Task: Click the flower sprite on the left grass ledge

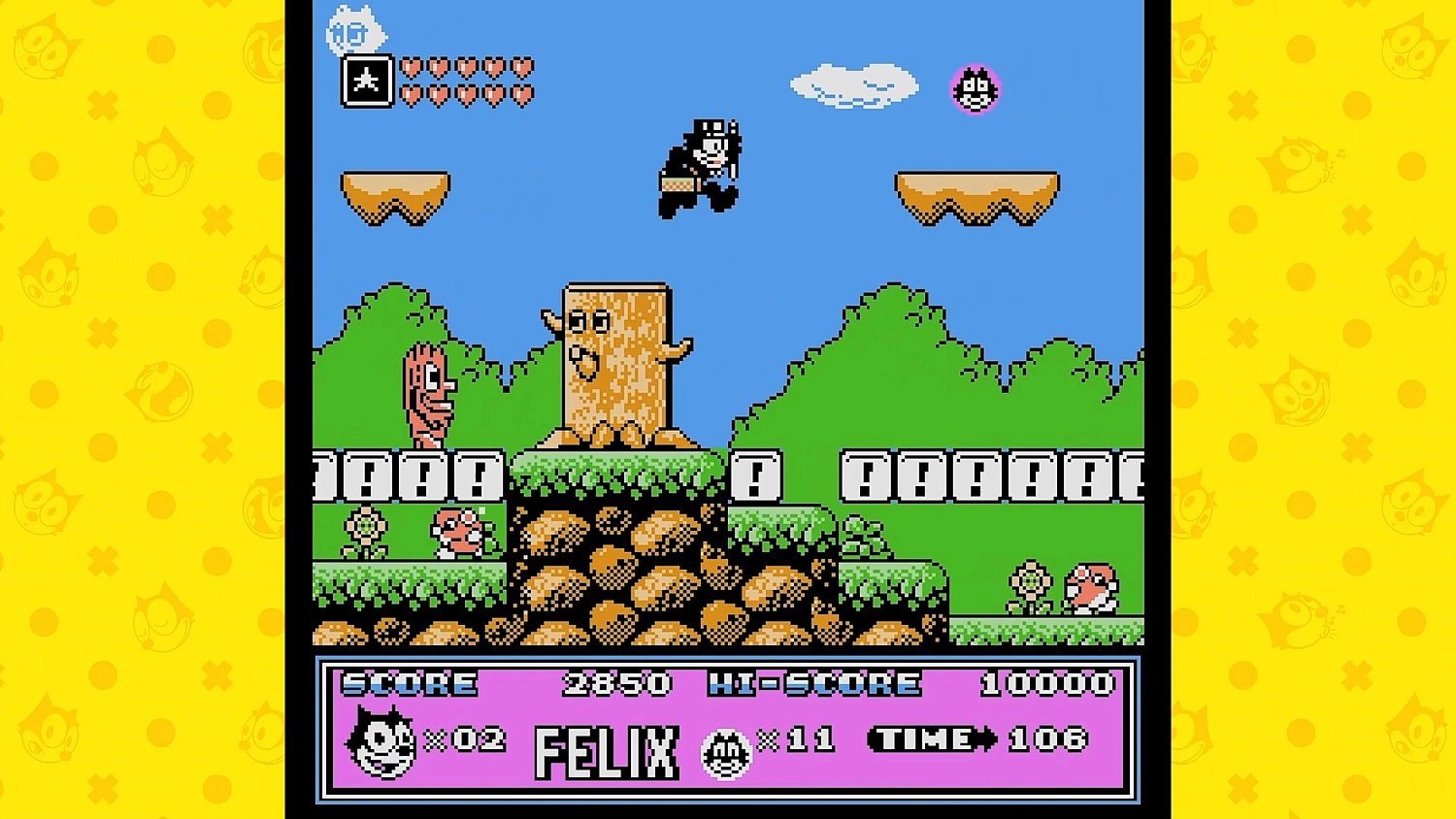Action: point(366,524)
